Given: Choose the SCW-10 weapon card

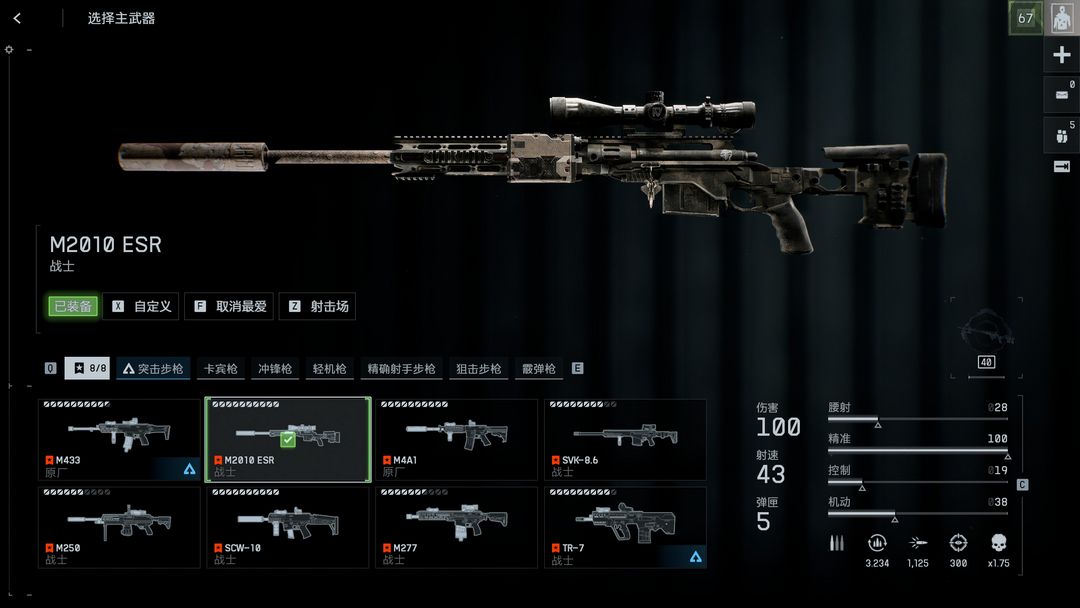Looking at the screenshot, I should coord(288,527).
